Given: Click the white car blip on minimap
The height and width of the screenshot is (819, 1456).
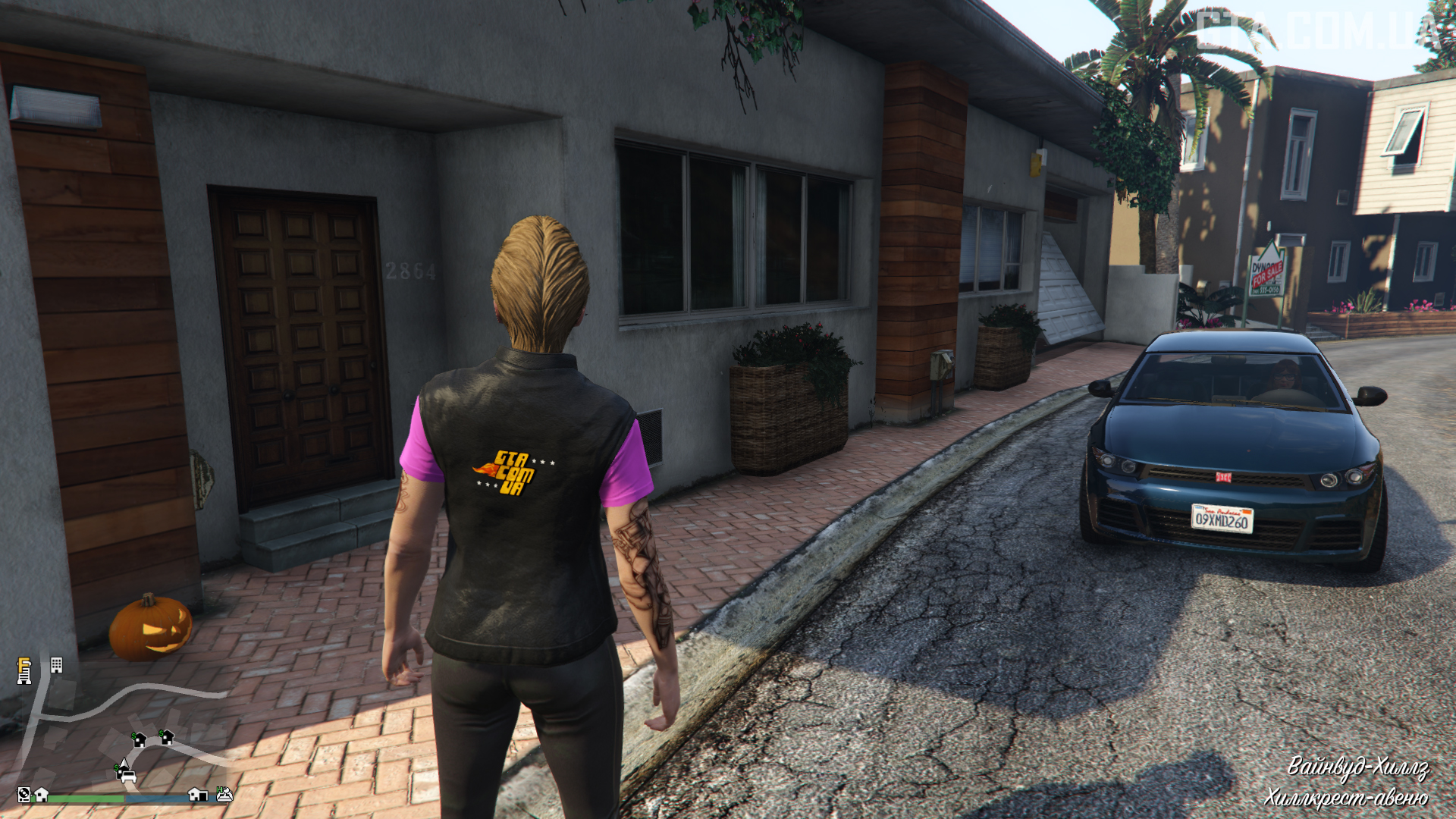Looking at the screenshot, I should coord(128,777).
